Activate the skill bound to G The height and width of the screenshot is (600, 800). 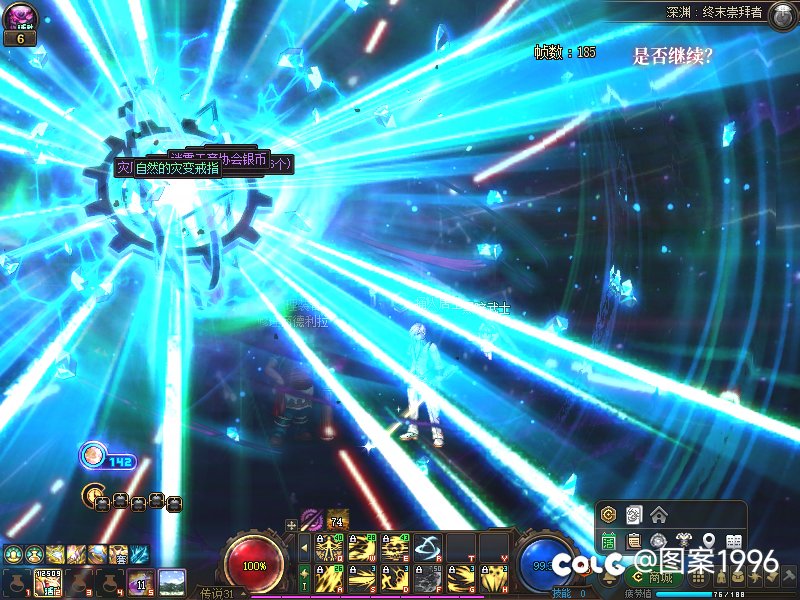(461, 578)
